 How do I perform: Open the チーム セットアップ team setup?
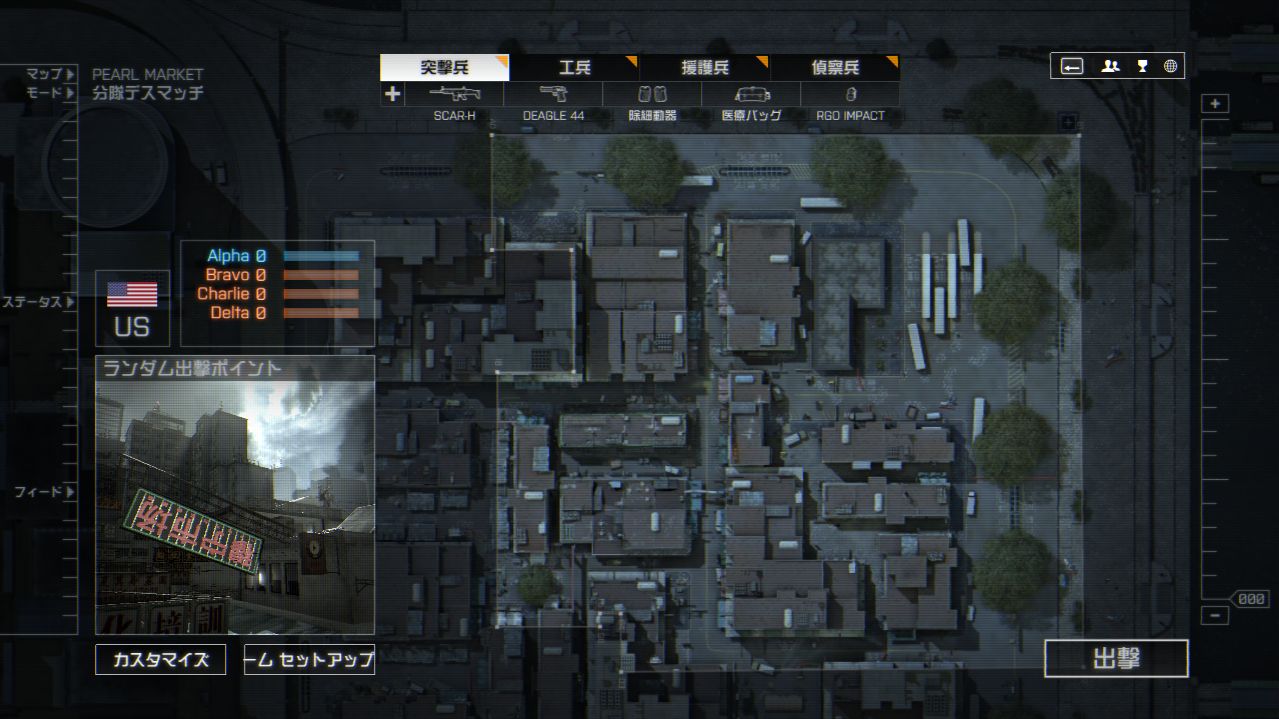point(309,660)
